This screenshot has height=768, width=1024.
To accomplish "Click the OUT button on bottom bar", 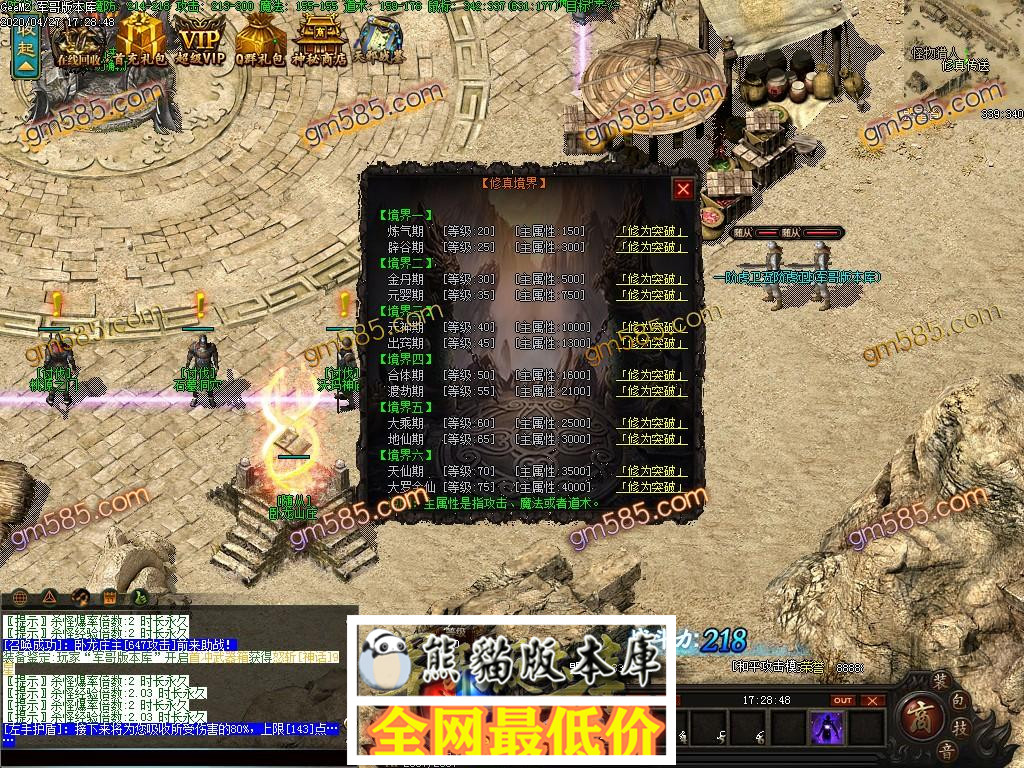I will [843, 700].
